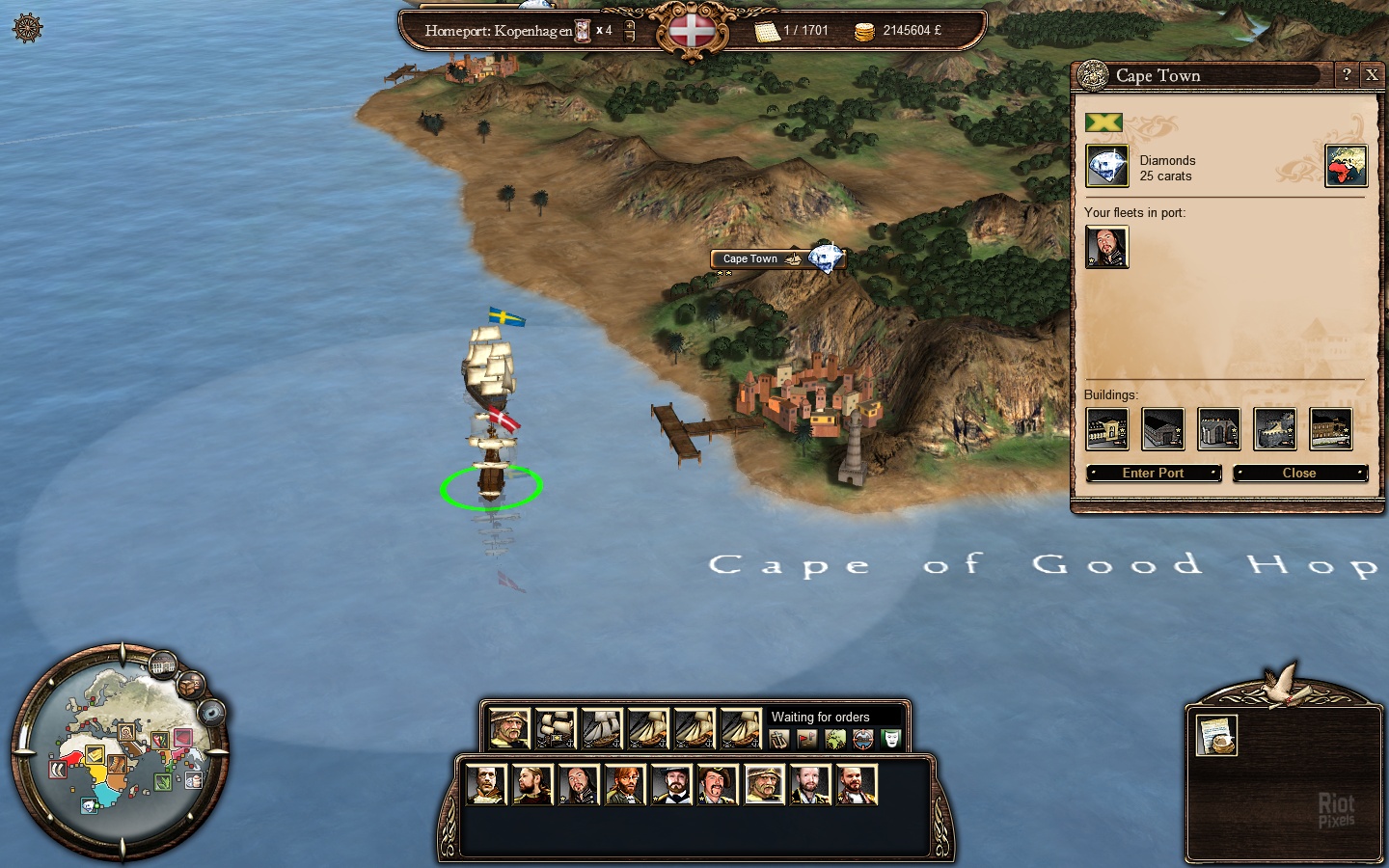Open the mansion headquarters button on minimap
This screenshot has height=868, width=1389.
pyautogui.click(x=163, y=664)
